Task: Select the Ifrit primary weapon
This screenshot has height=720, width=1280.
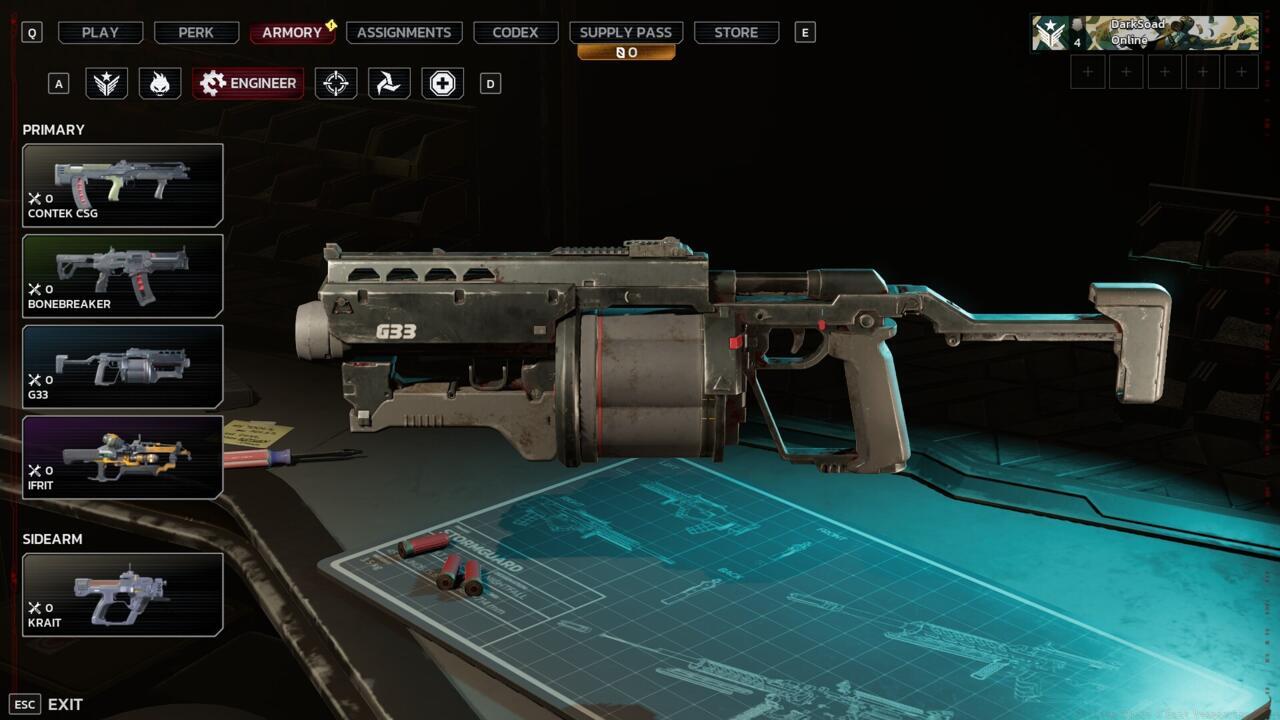Action: click(123, 457)
